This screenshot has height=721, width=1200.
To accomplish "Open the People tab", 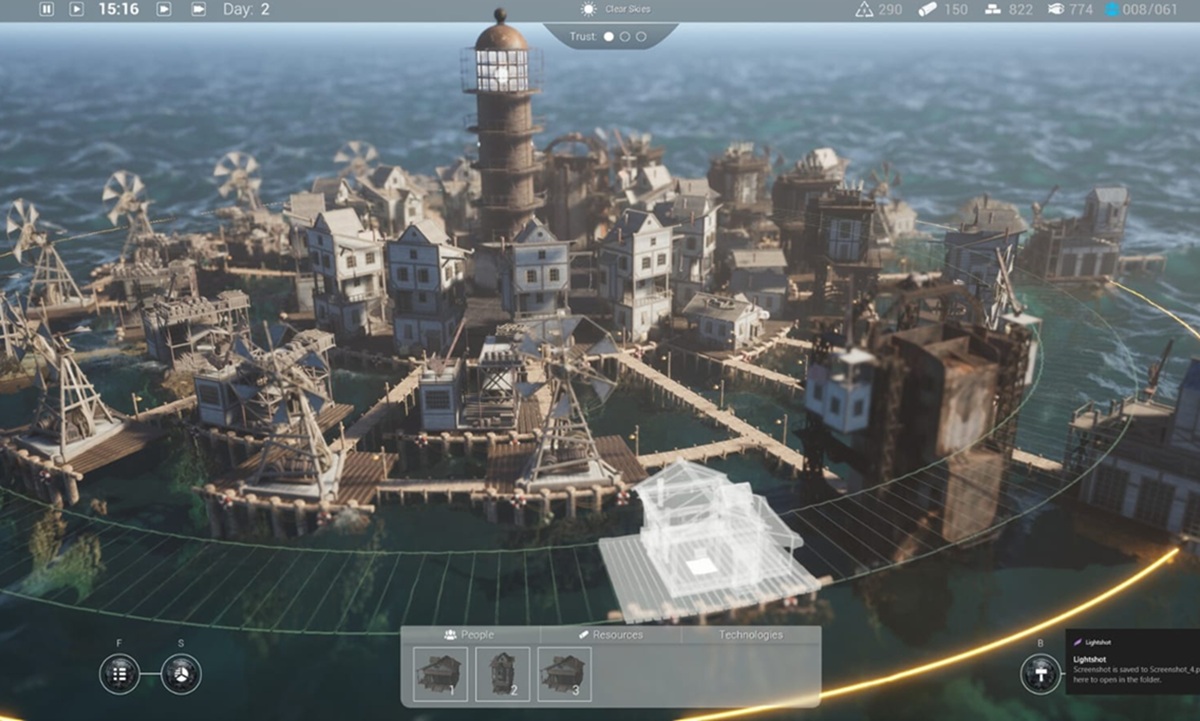I will [x=470, y=634].
